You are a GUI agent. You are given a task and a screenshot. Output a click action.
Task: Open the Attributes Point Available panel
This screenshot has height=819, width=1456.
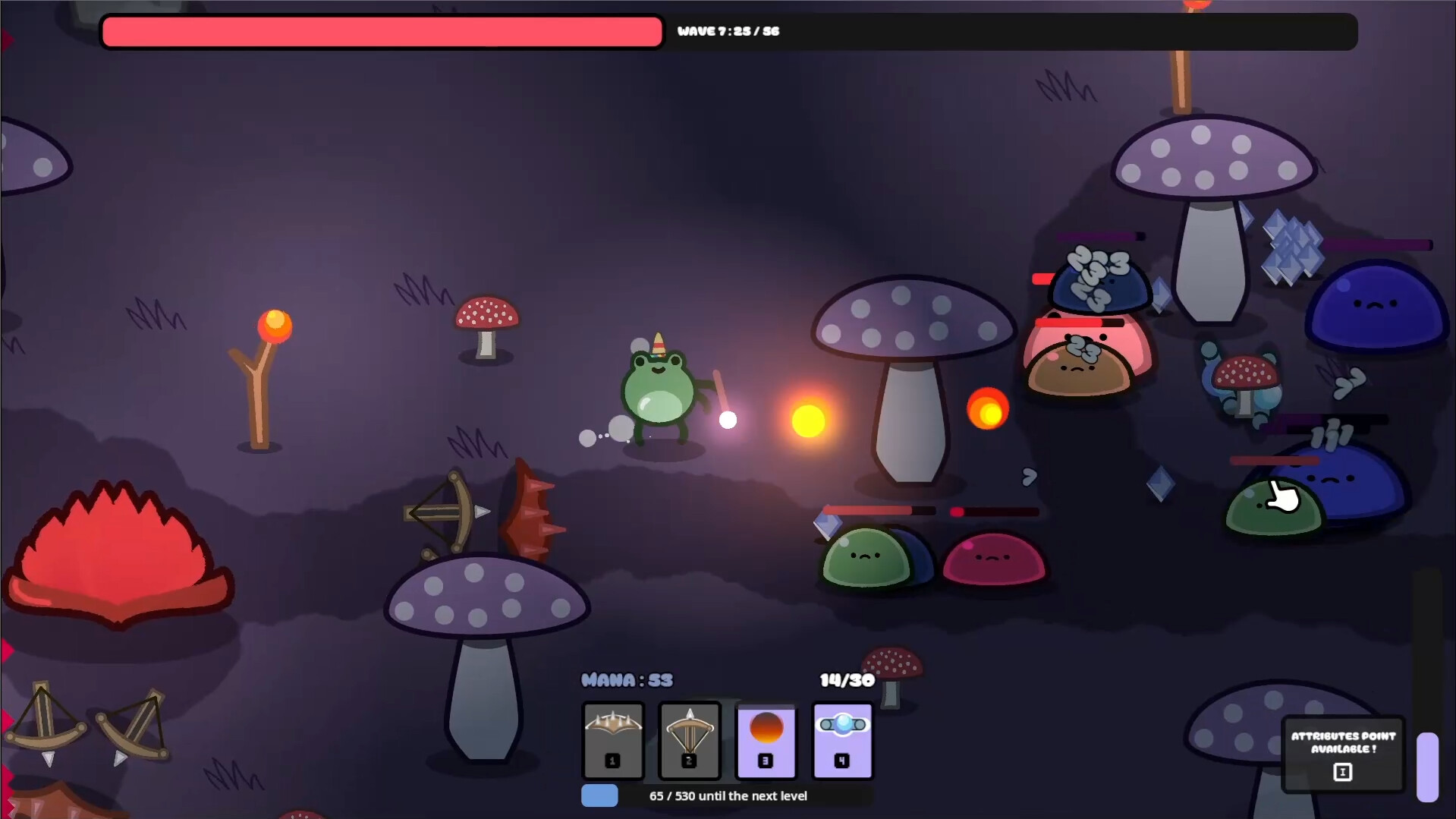(x=1344, y=742)
